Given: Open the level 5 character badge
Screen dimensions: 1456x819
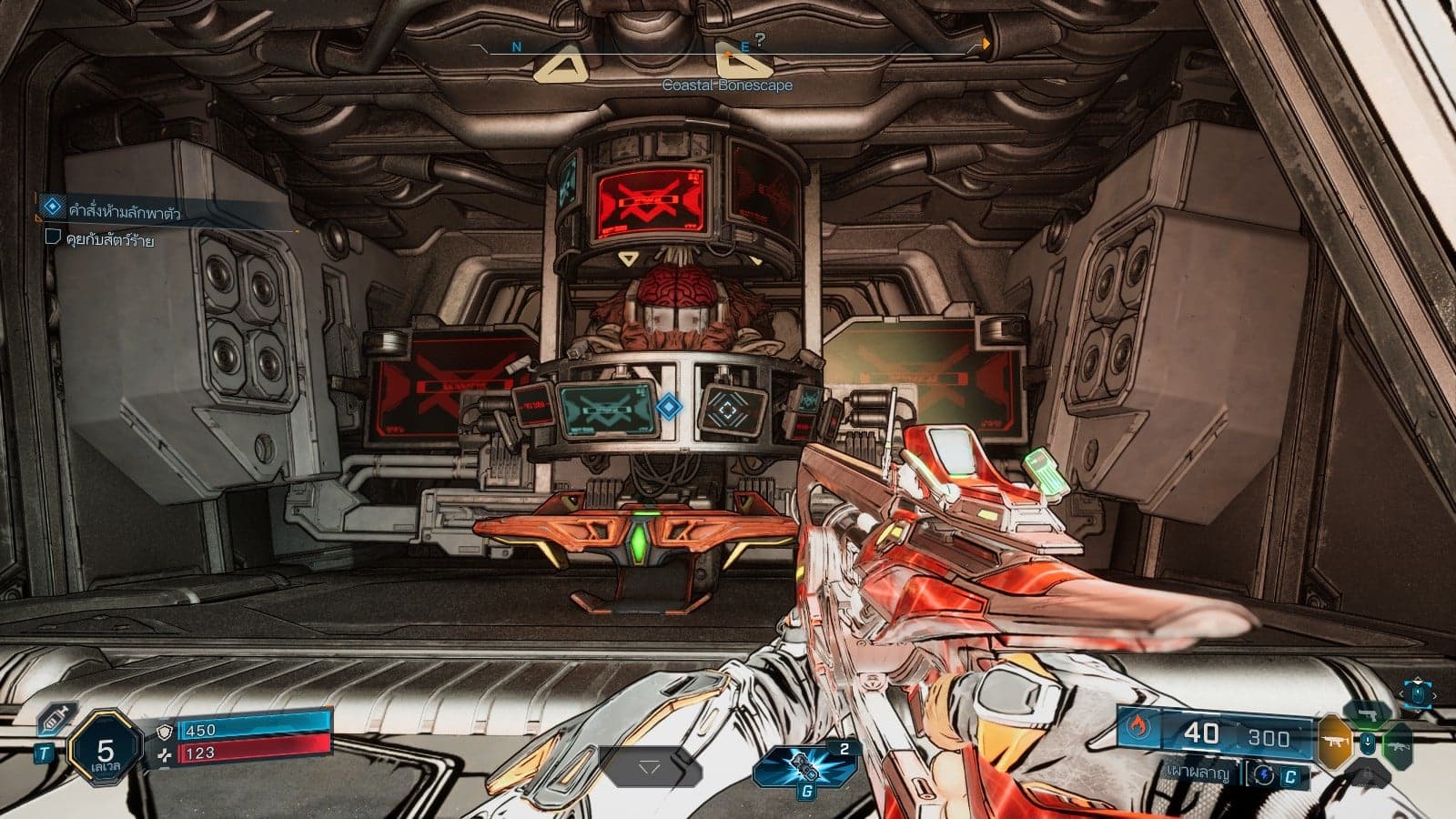Looking at the screenshot, I should (x=106, y=753).
